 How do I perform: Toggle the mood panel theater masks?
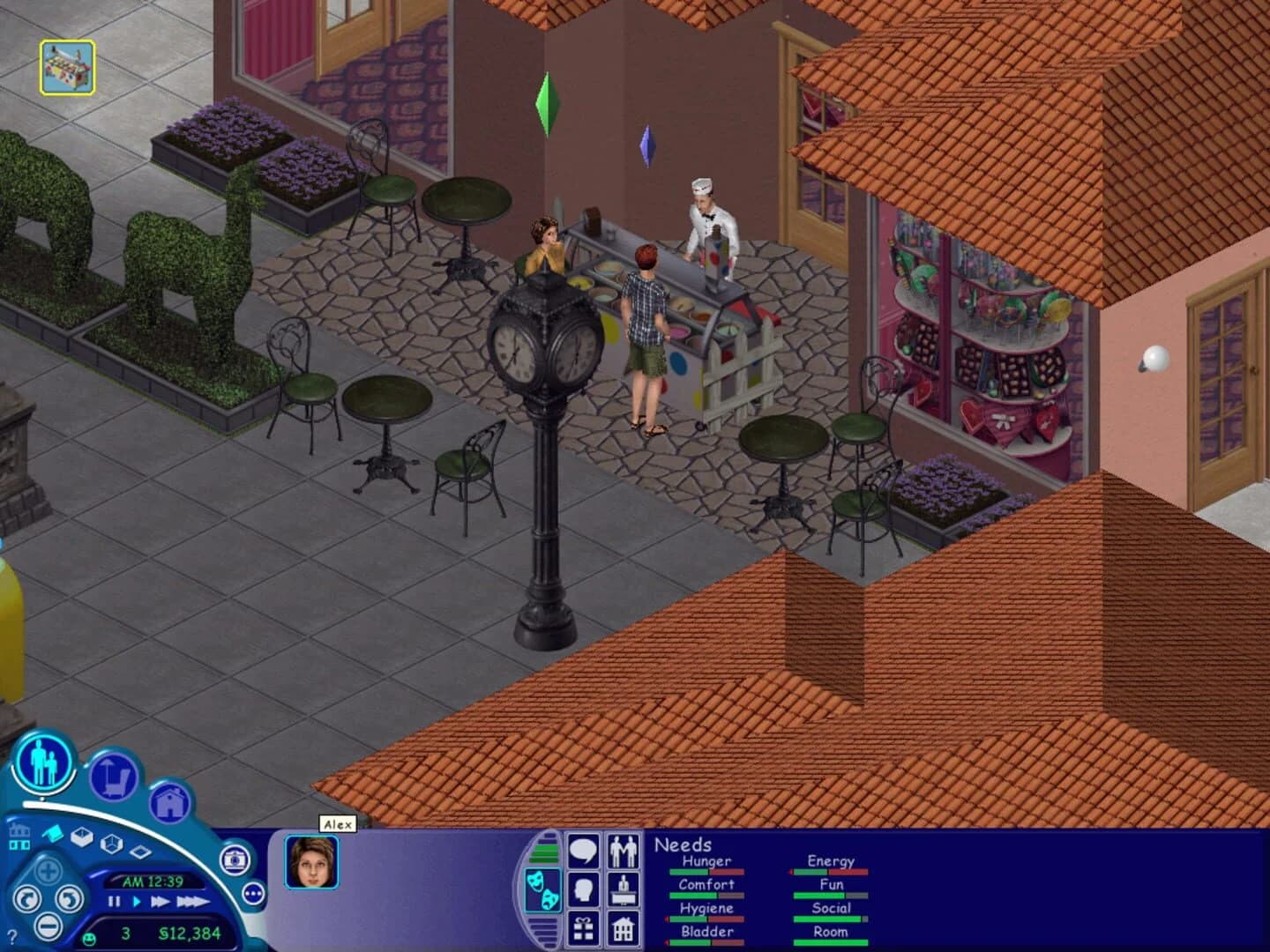pyautogui.click(x=542, y=889)
